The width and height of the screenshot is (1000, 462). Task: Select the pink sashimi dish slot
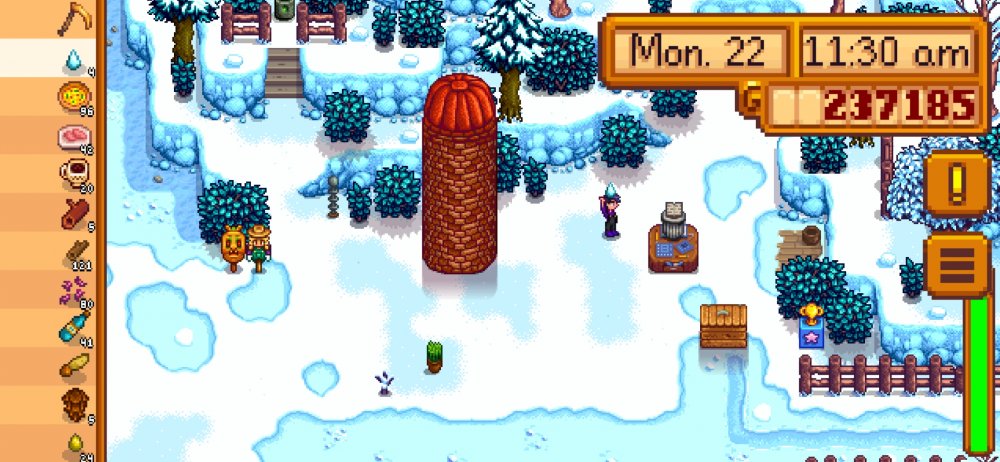74,136
